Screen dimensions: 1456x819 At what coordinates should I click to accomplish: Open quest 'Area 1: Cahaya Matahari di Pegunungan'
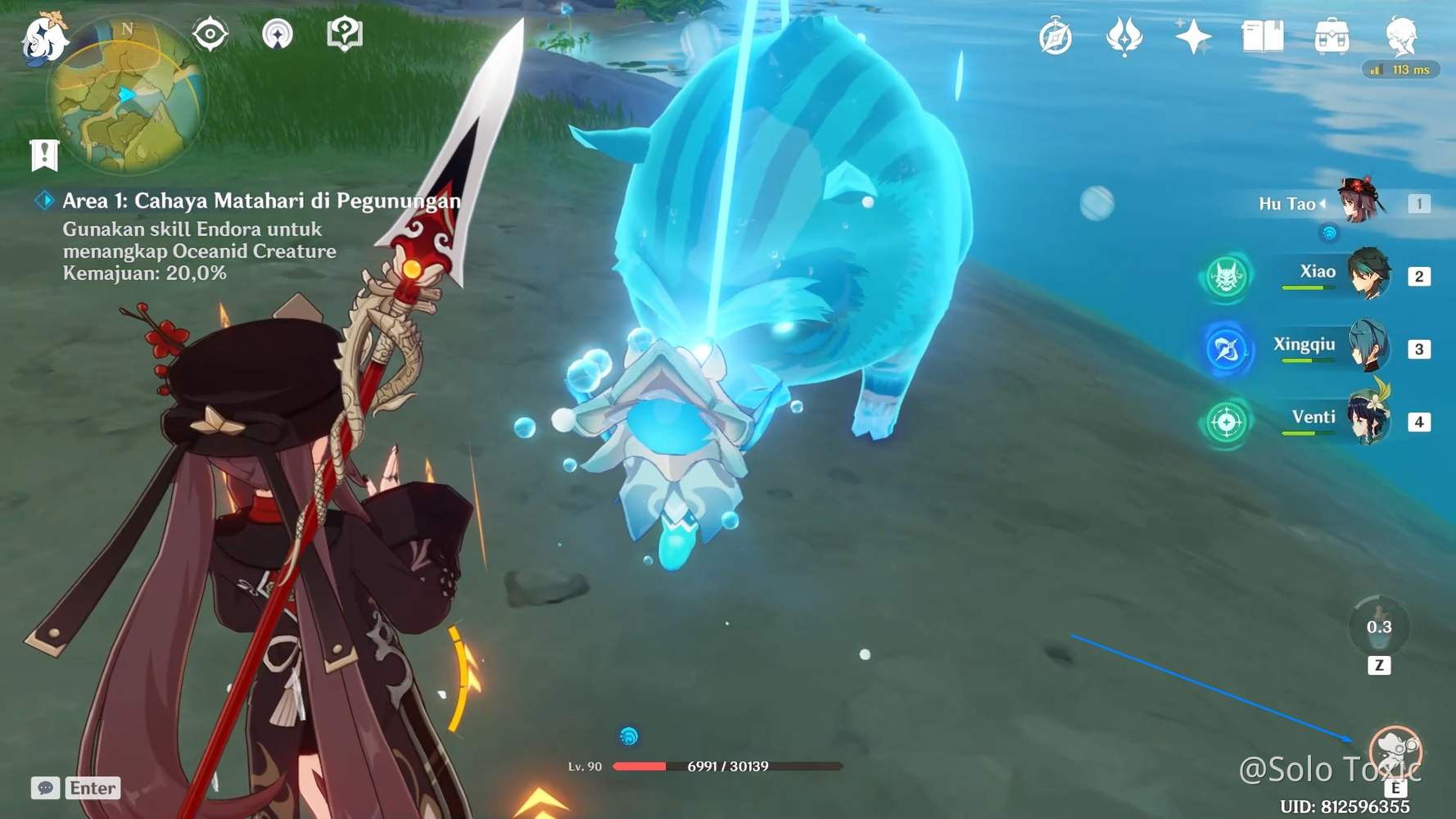pos(260,198)
